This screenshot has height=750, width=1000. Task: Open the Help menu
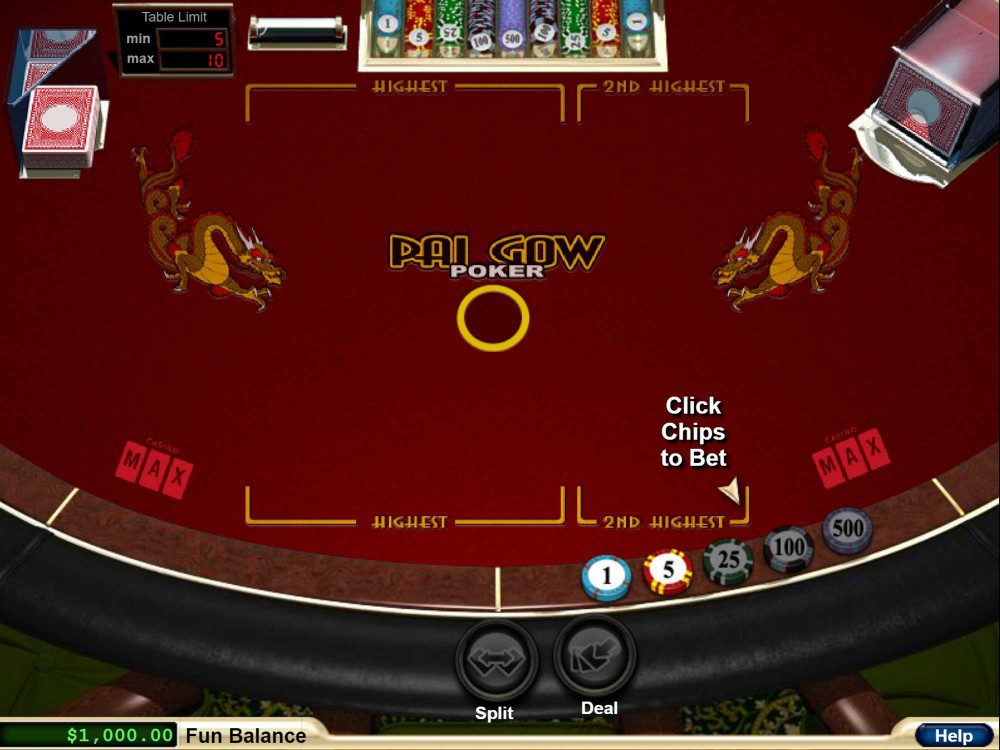pos(953,735)
